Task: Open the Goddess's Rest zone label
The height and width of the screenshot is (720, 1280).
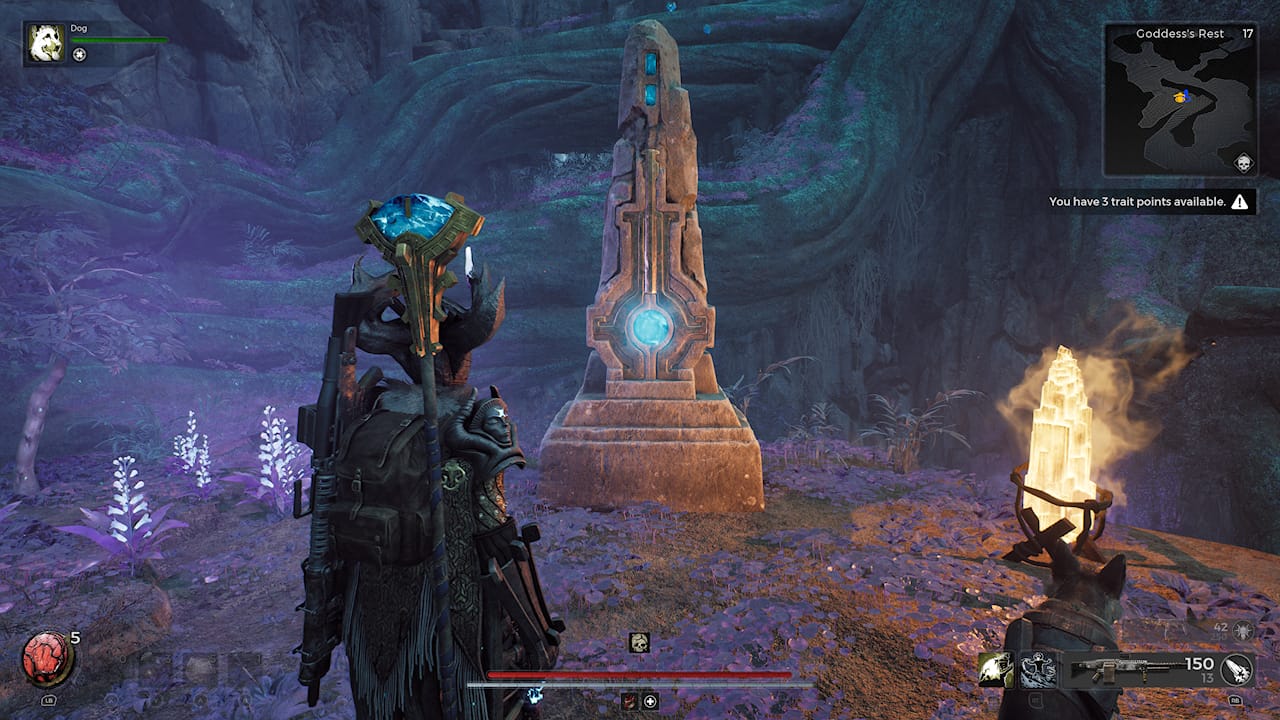Action: click(x=1180, y=33)
